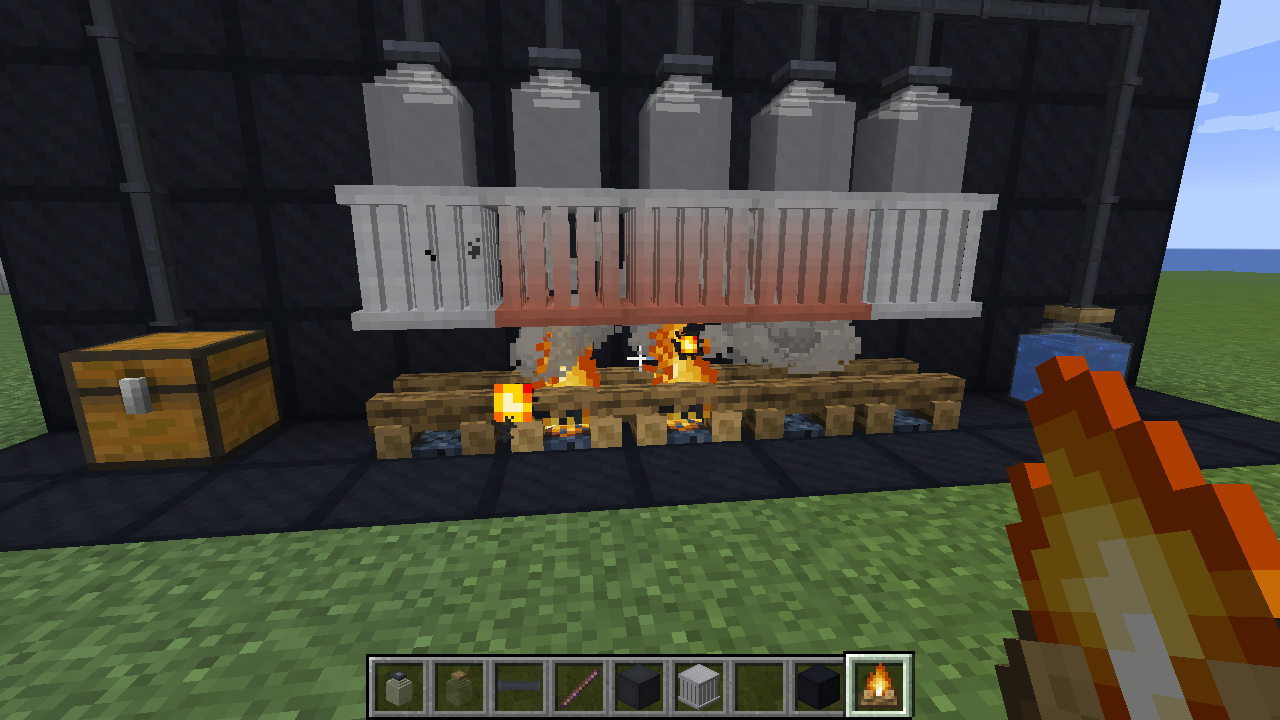Select the dark horizontal pipe slot
This screenshot has height=720, width=1280.
click(x=519, y=687)
